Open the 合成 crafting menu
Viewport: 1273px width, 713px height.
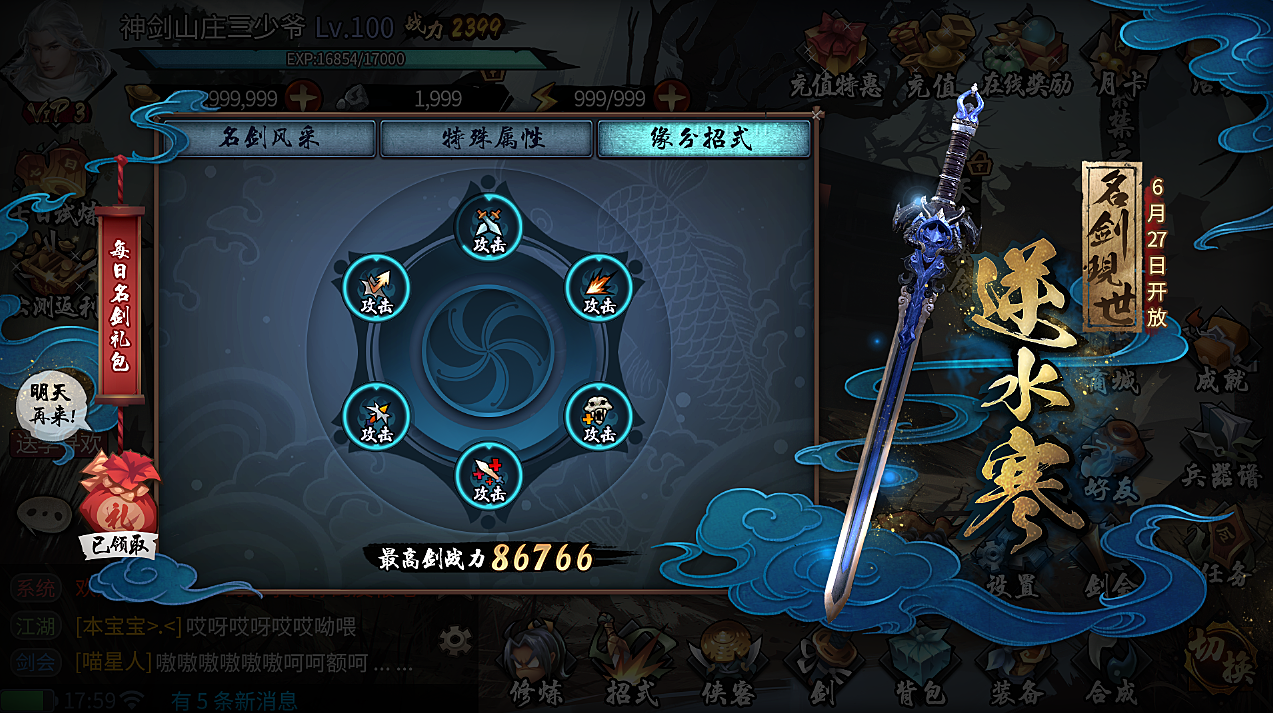click(x=1111, y=665)
